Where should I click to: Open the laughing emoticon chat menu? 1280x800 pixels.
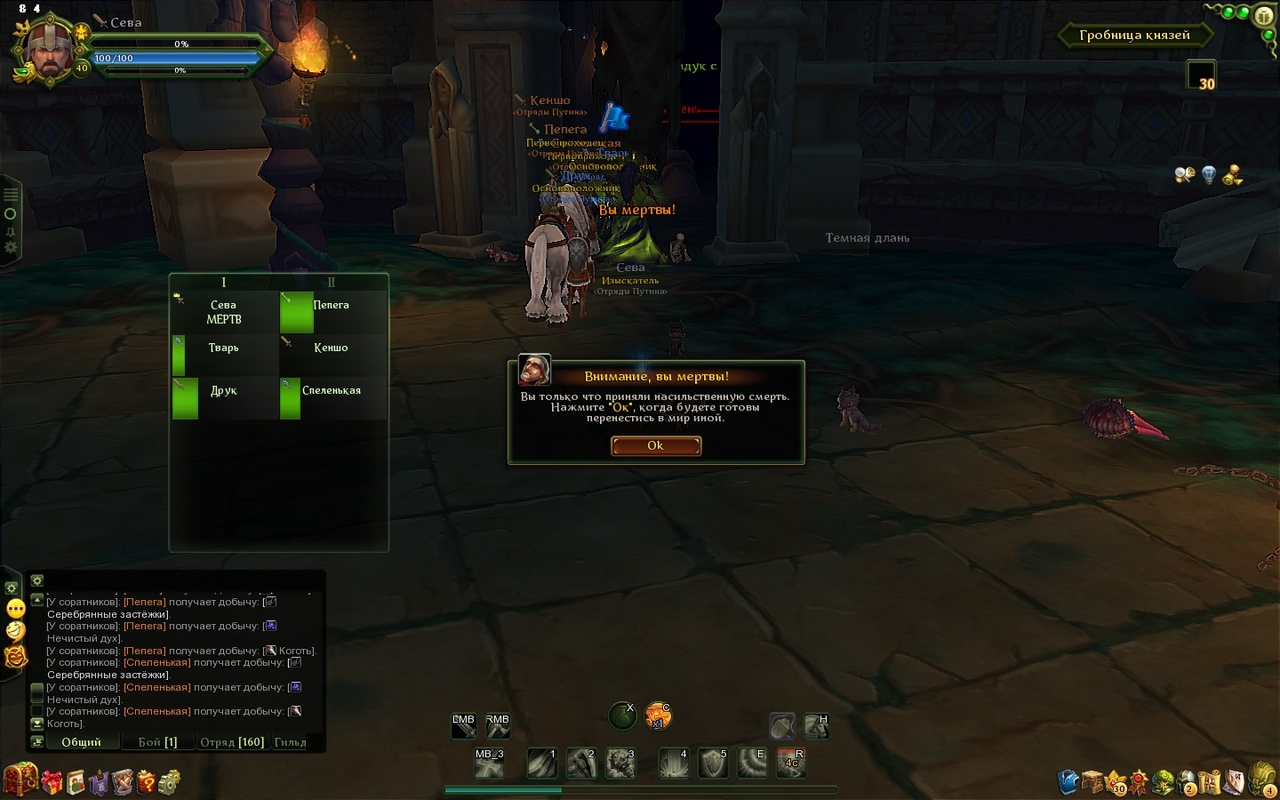pos(16,631)
